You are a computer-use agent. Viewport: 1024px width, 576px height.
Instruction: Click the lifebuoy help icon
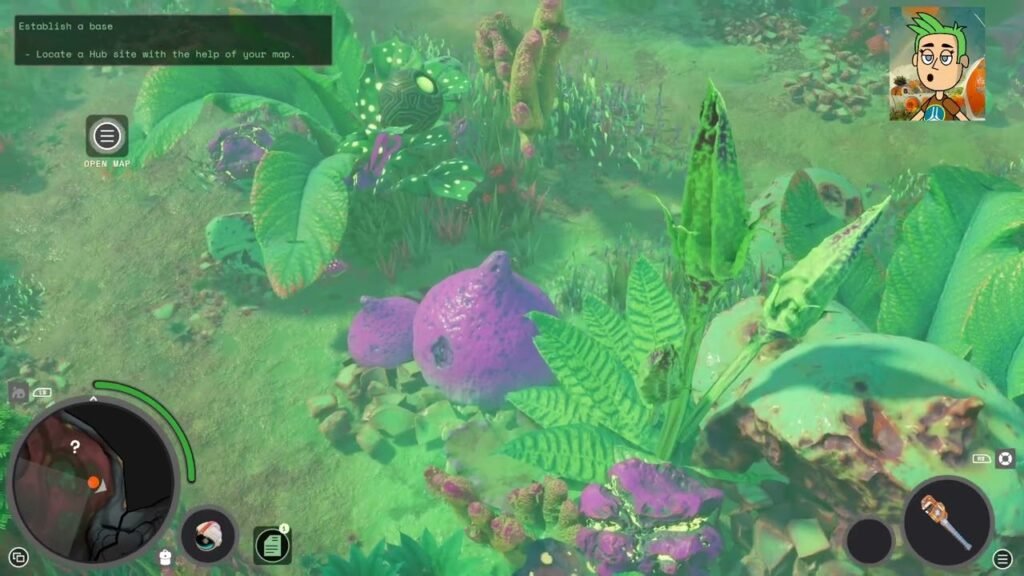coord(1005,457)
